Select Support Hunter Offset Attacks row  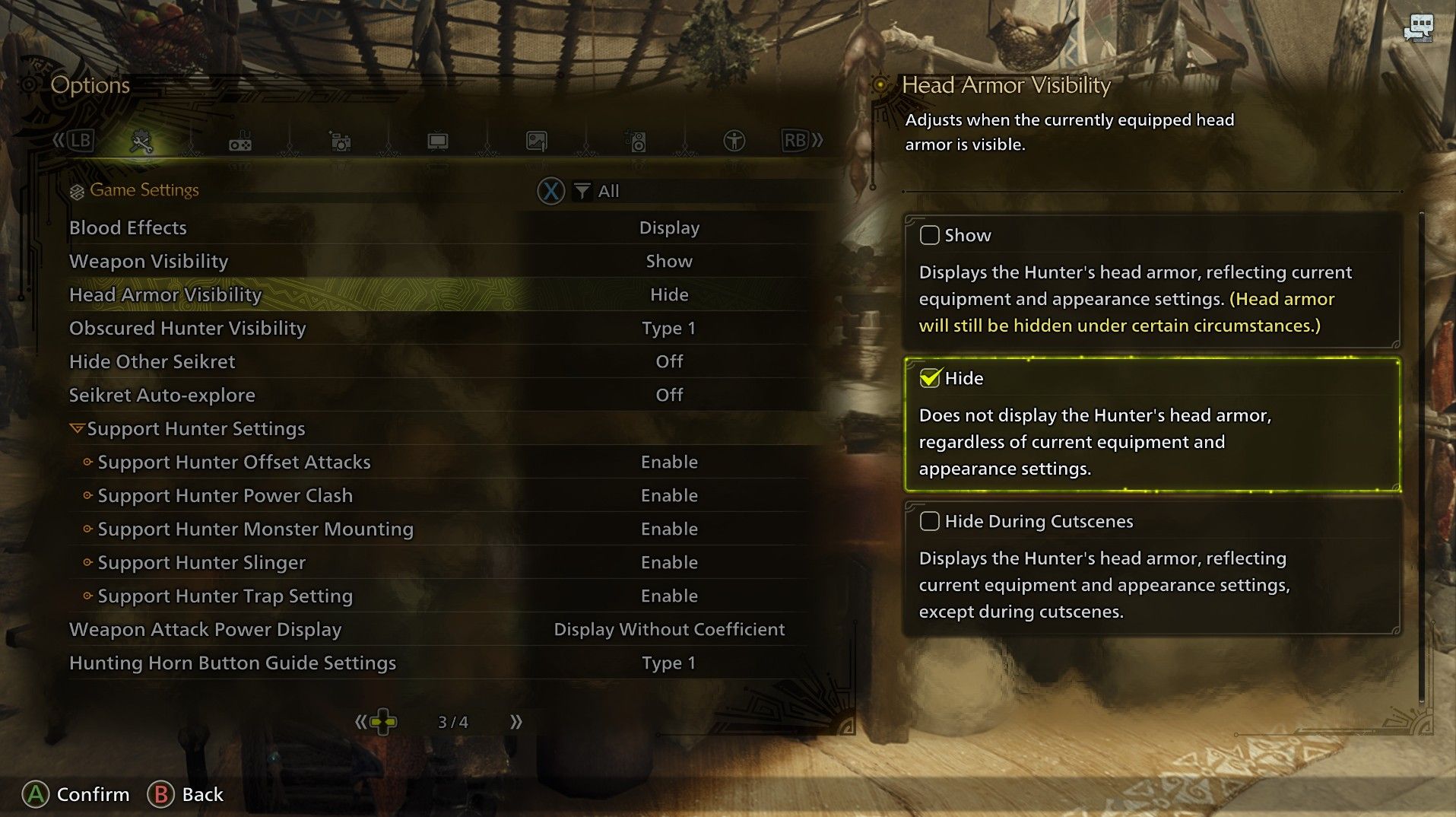point(233,462)
